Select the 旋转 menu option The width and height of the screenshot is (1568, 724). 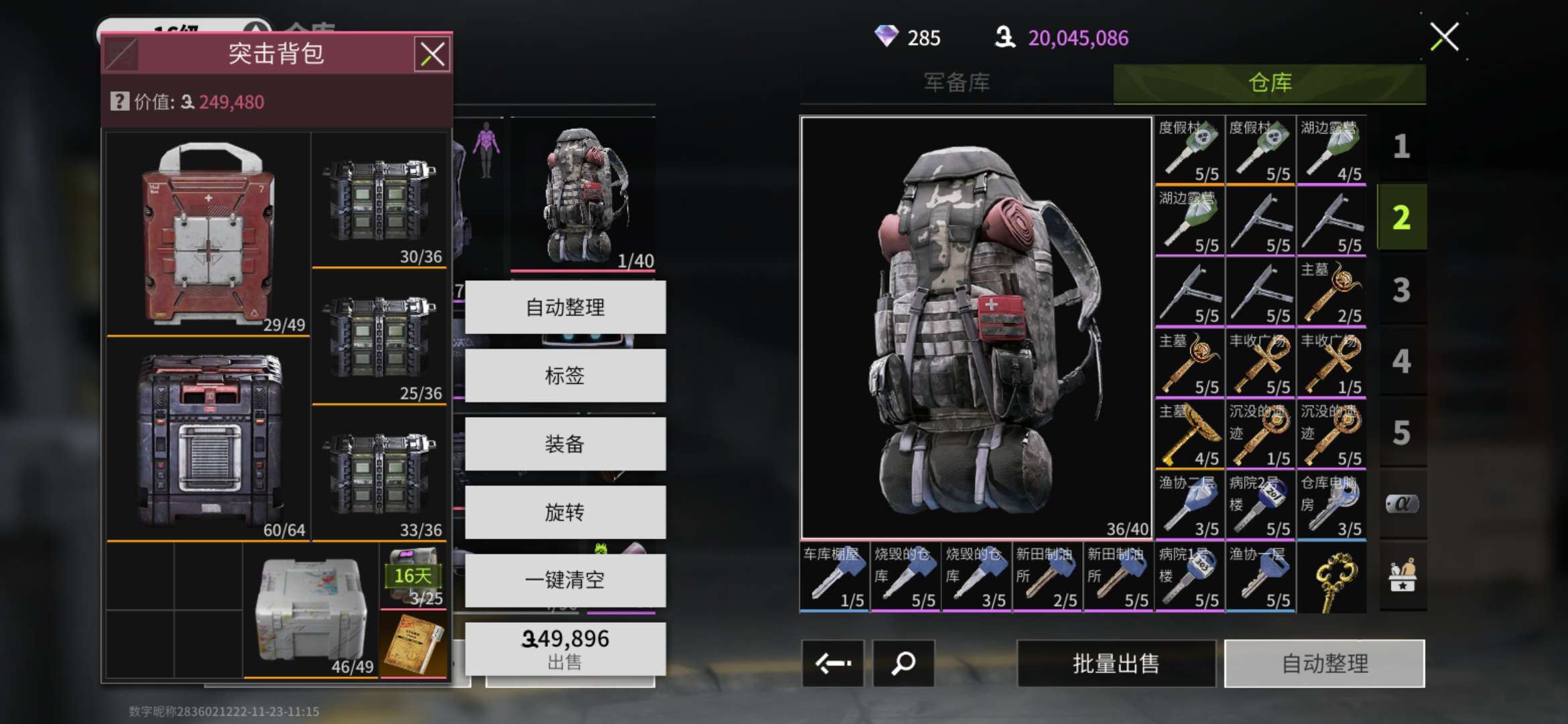click(x=565, y=513)
